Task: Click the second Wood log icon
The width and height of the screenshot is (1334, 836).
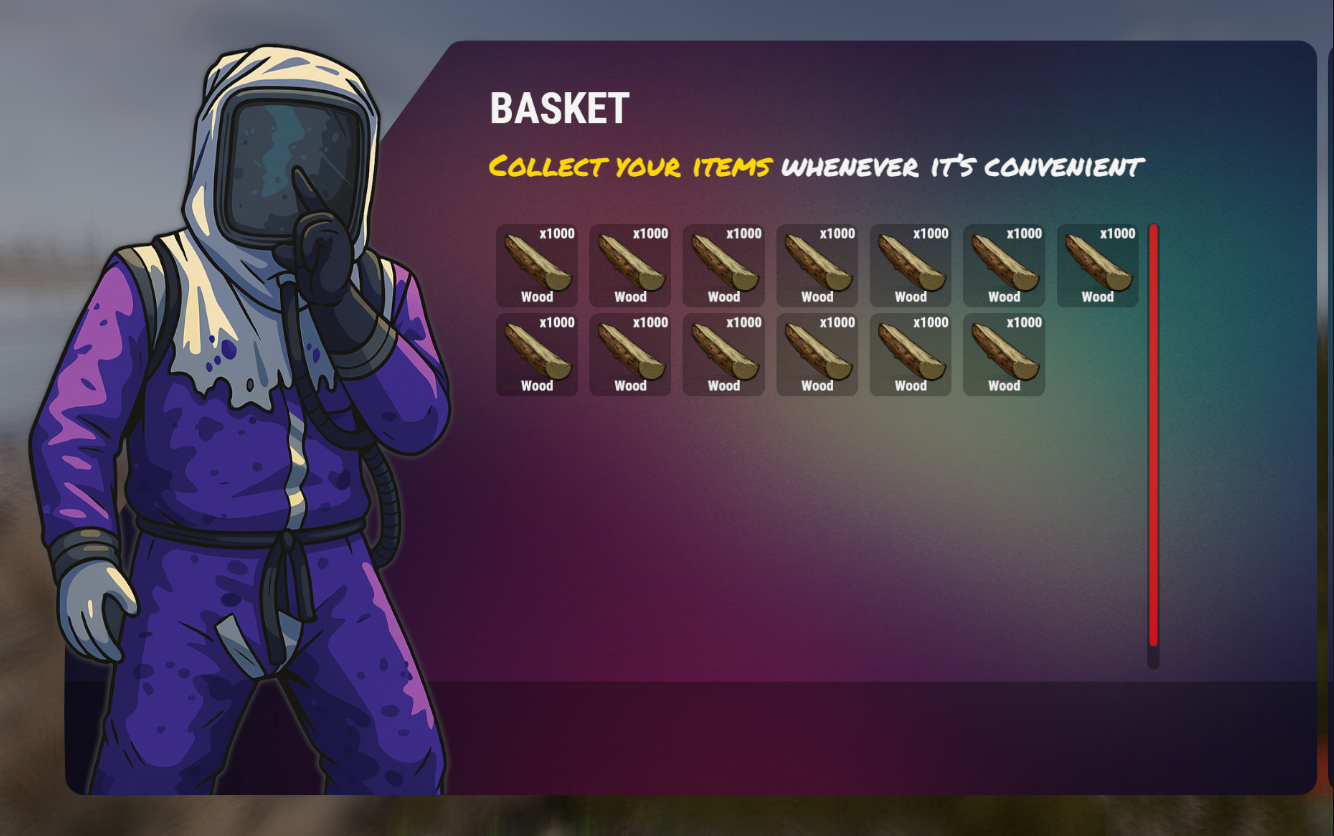Action: (630, 264)
